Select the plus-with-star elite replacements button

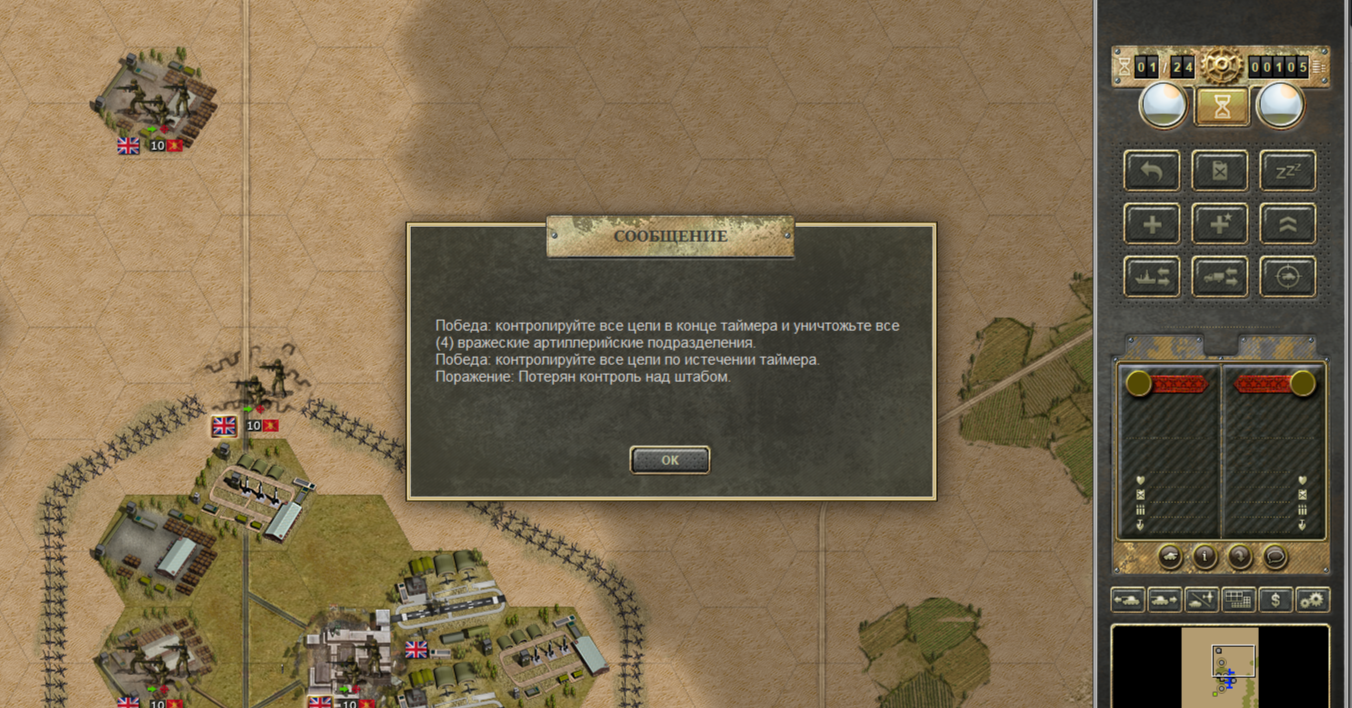[1219, 224]
